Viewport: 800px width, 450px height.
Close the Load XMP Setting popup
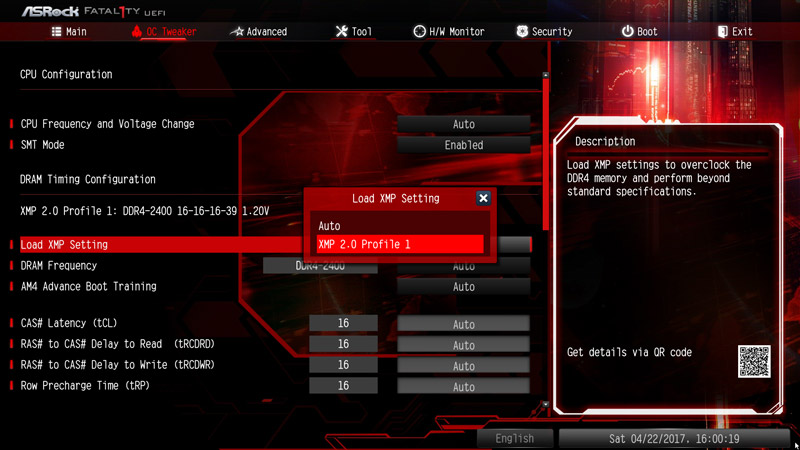point(483,198)
